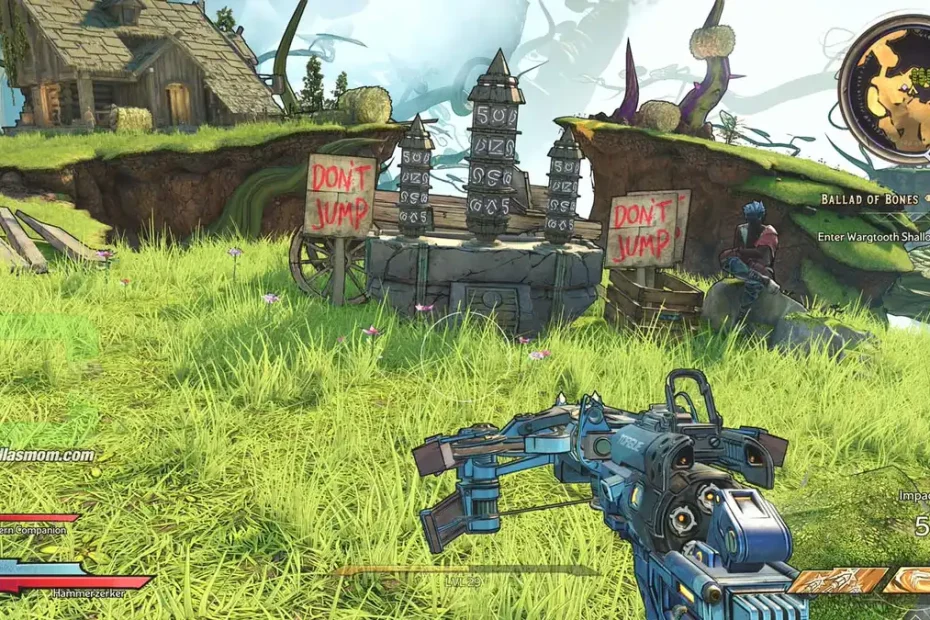Viewport: 930px width, 620px height.
Task: Activate the arrow volley spell icon
Action: click(837, 581)
